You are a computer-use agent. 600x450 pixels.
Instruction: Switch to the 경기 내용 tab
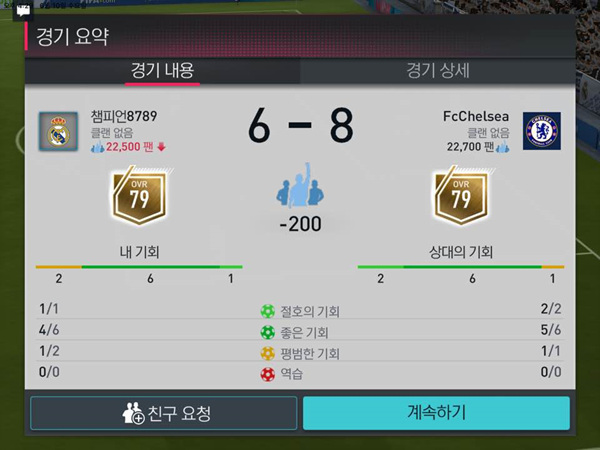162,71
